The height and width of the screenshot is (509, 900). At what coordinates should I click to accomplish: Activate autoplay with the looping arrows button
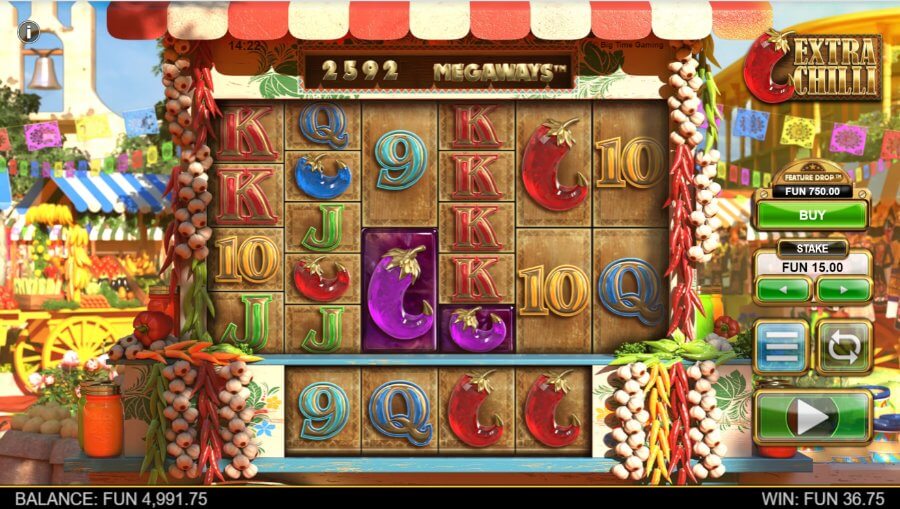click(x=843, y=347)
